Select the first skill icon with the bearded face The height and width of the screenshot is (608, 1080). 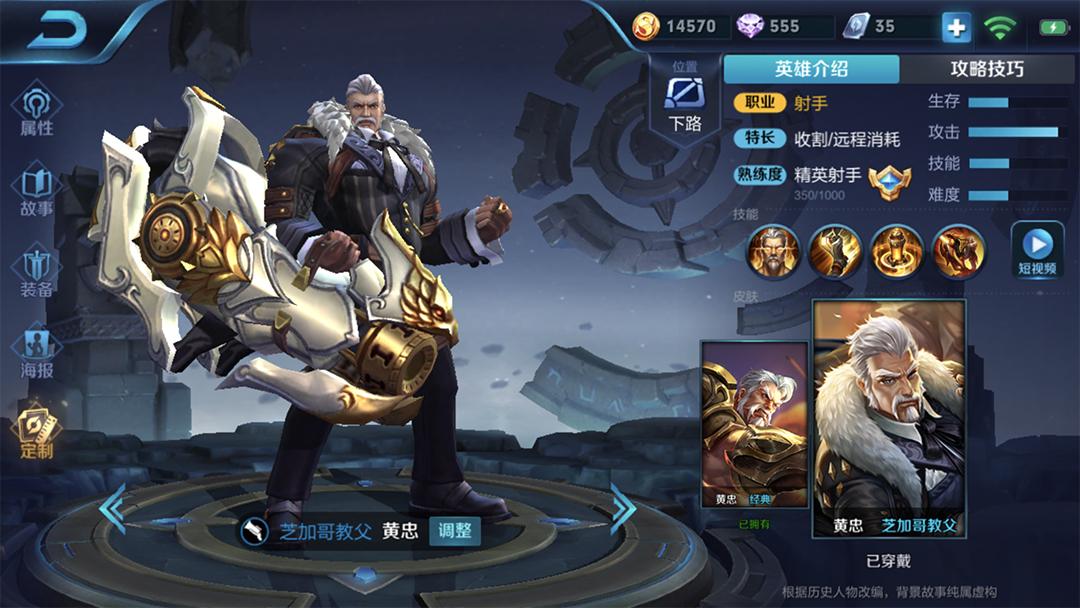773,251
